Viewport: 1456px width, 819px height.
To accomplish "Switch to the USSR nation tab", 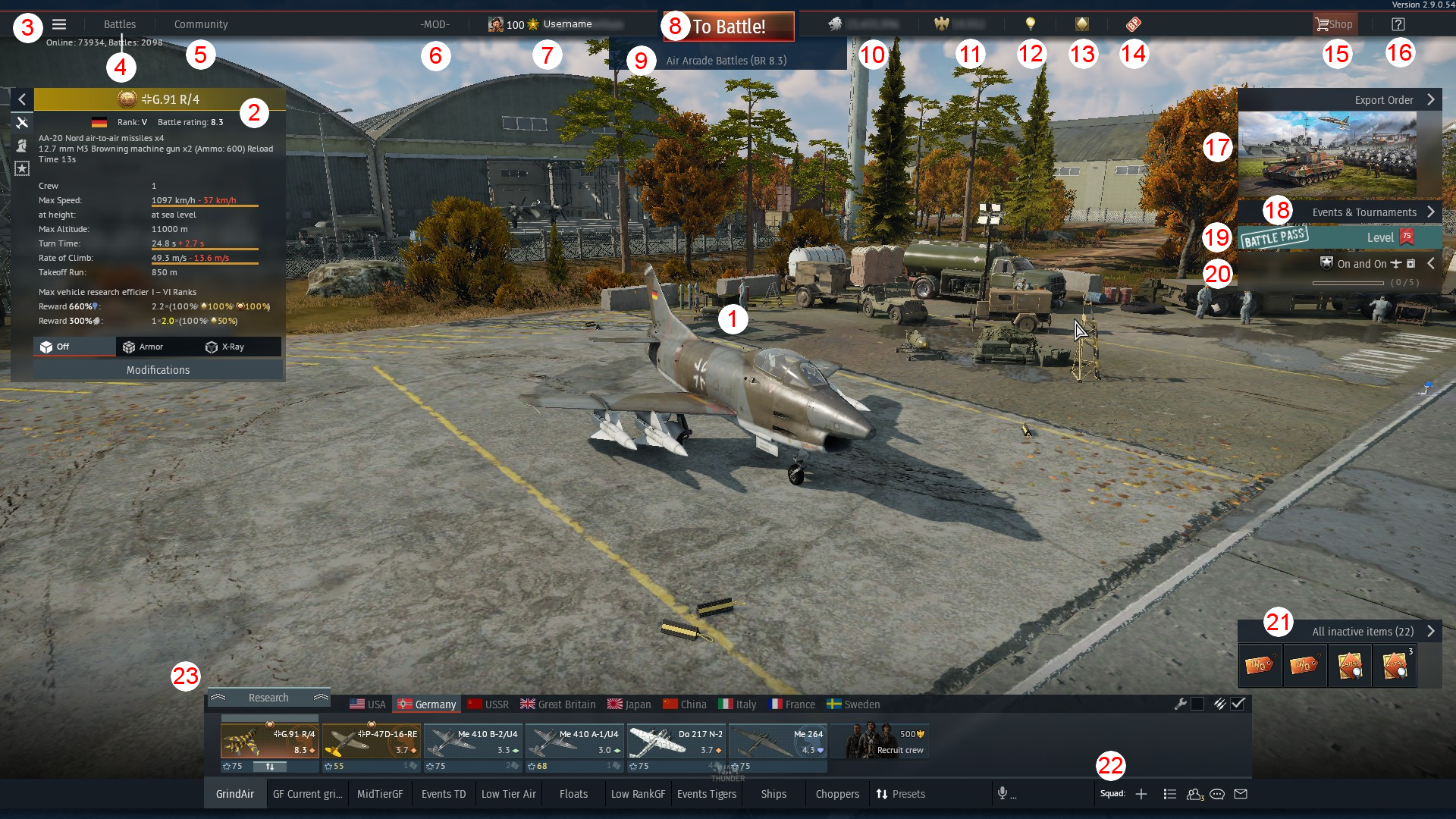I will [x=488, y=704].
